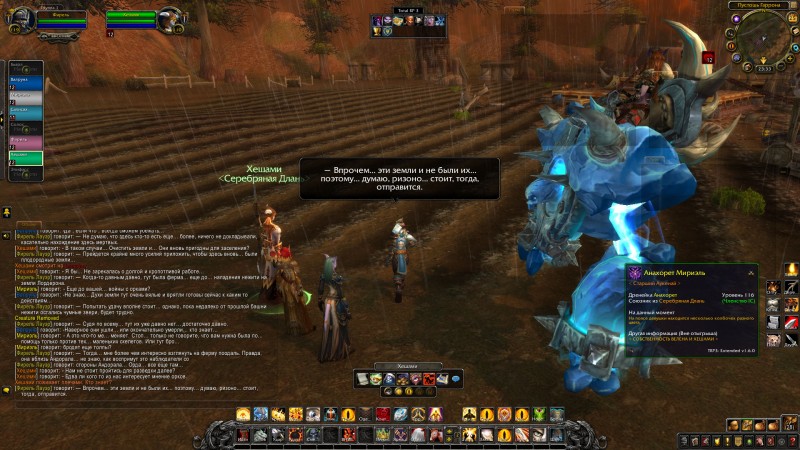This screenshot has height=450, width=800.
Task: Open the main backpack bag slot
Action: pyautogui.click(x=787, y=425)
